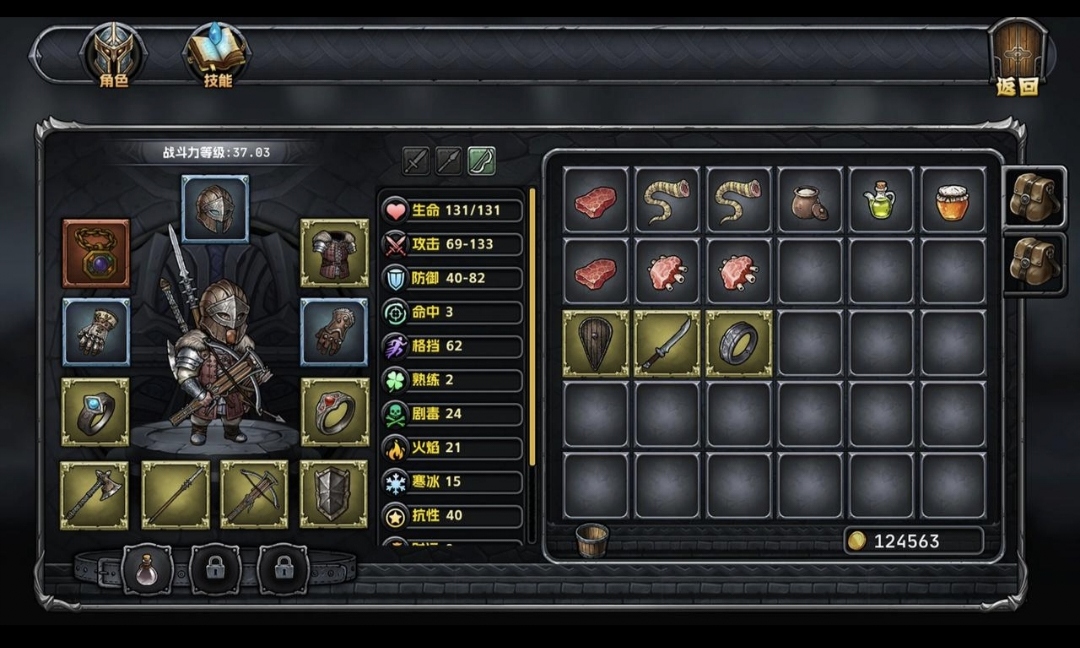Select the clay pot item
This screenshot has height=648, width=1080.
[x=810, y=200]
